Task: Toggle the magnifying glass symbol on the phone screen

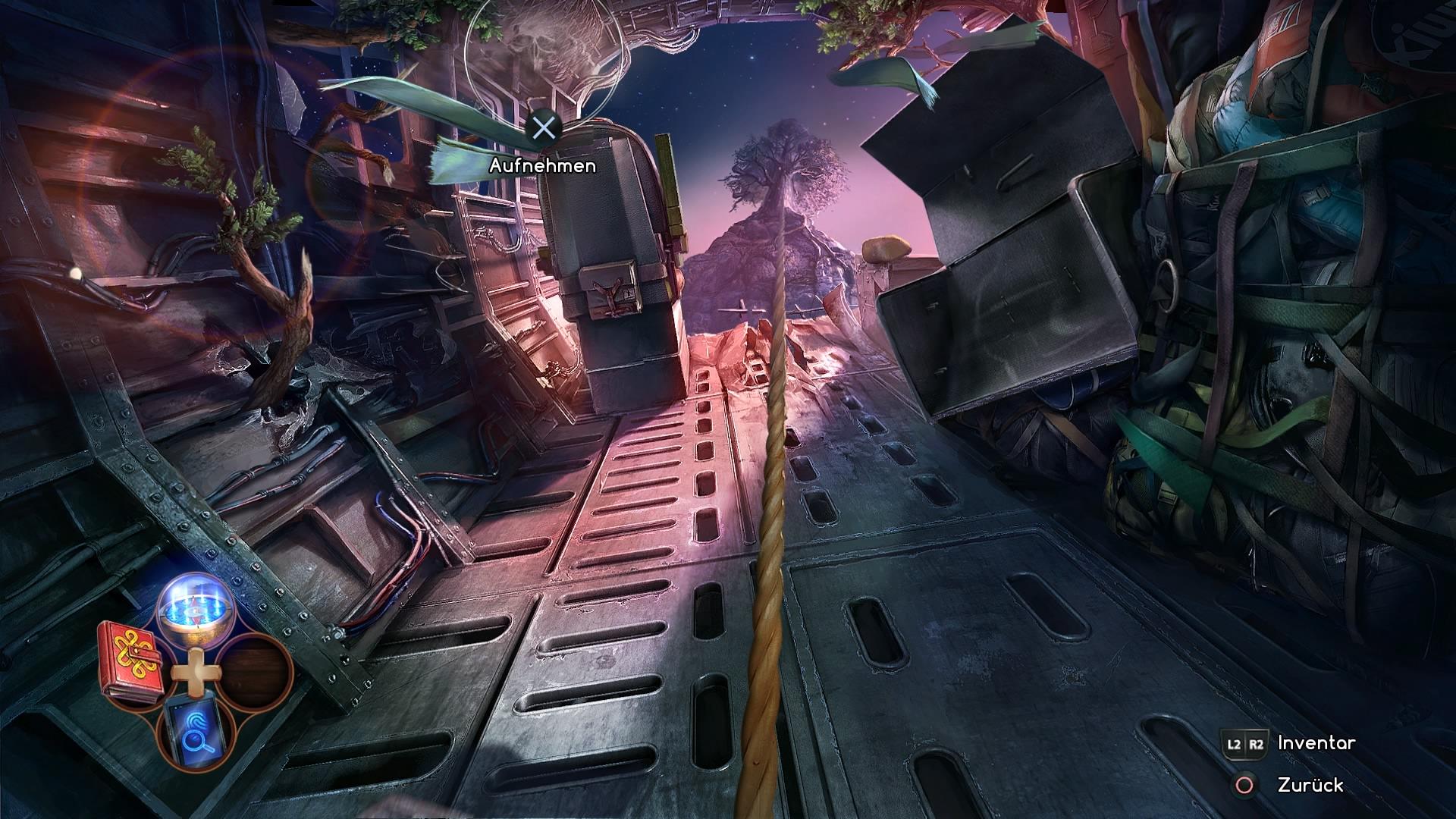Action: tap(196, 742)
